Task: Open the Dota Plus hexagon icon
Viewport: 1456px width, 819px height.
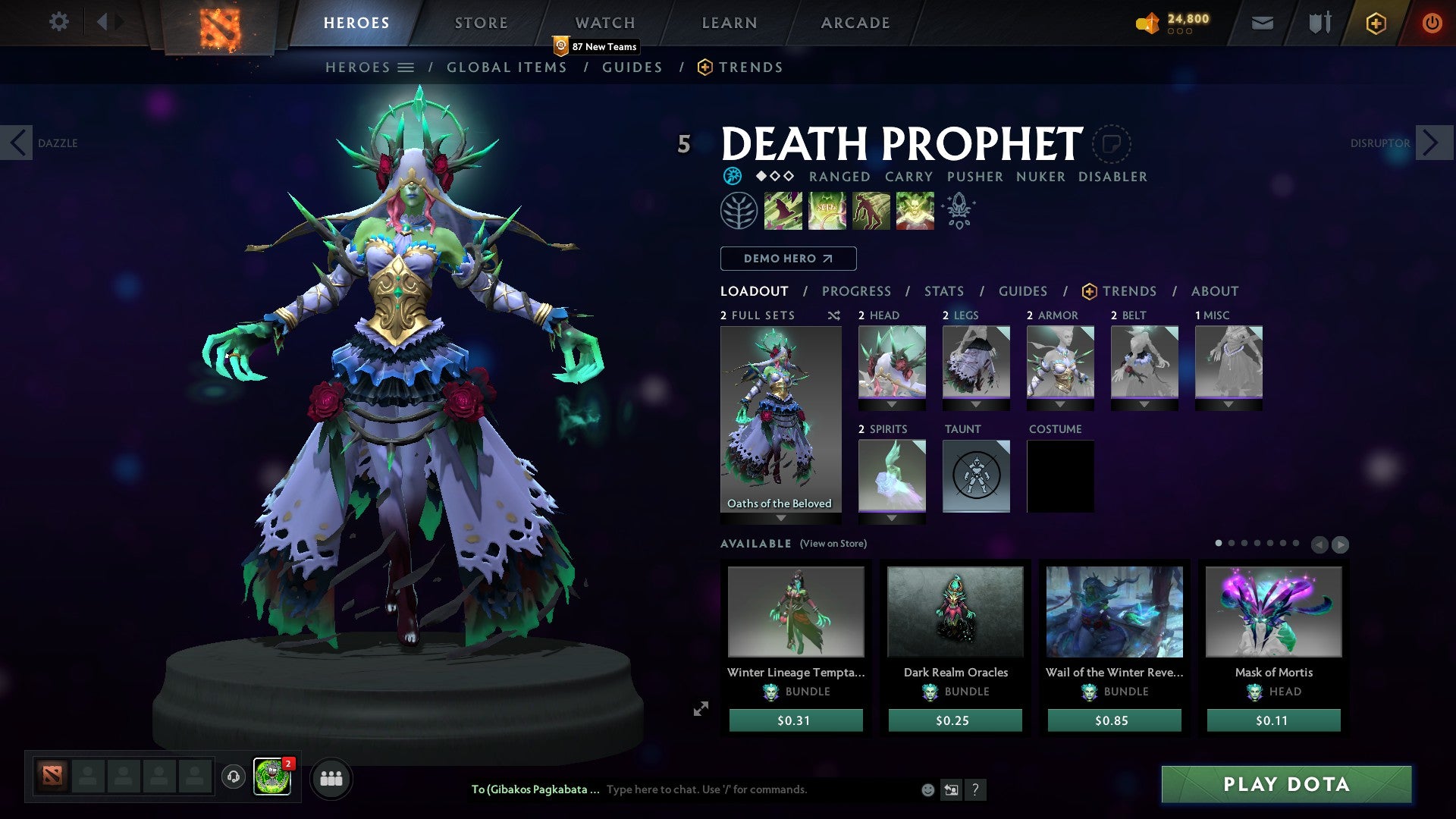Action: (1376, 22)
